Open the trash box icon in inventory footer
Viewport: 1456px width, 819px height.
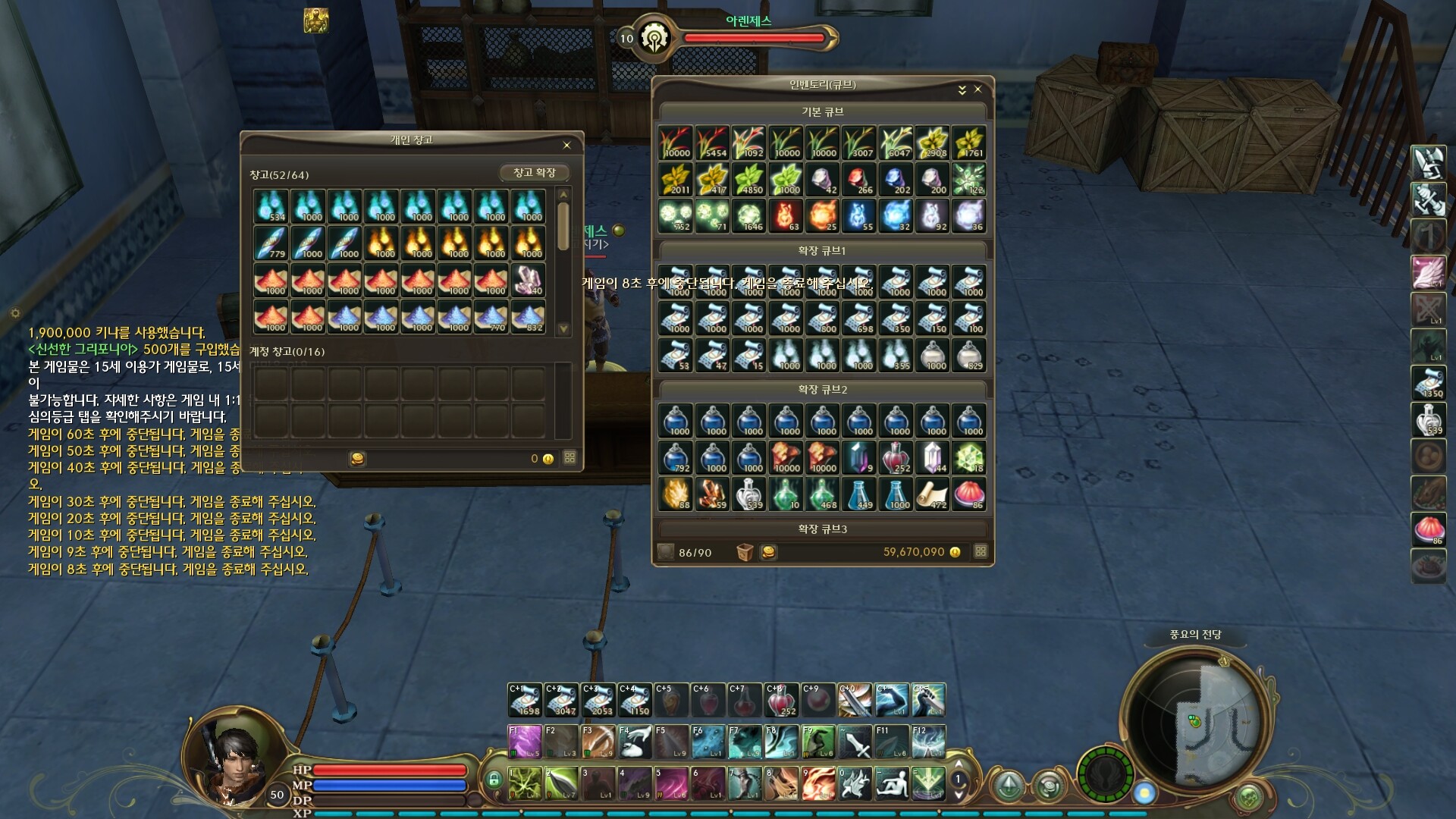(x=745, y=552)
